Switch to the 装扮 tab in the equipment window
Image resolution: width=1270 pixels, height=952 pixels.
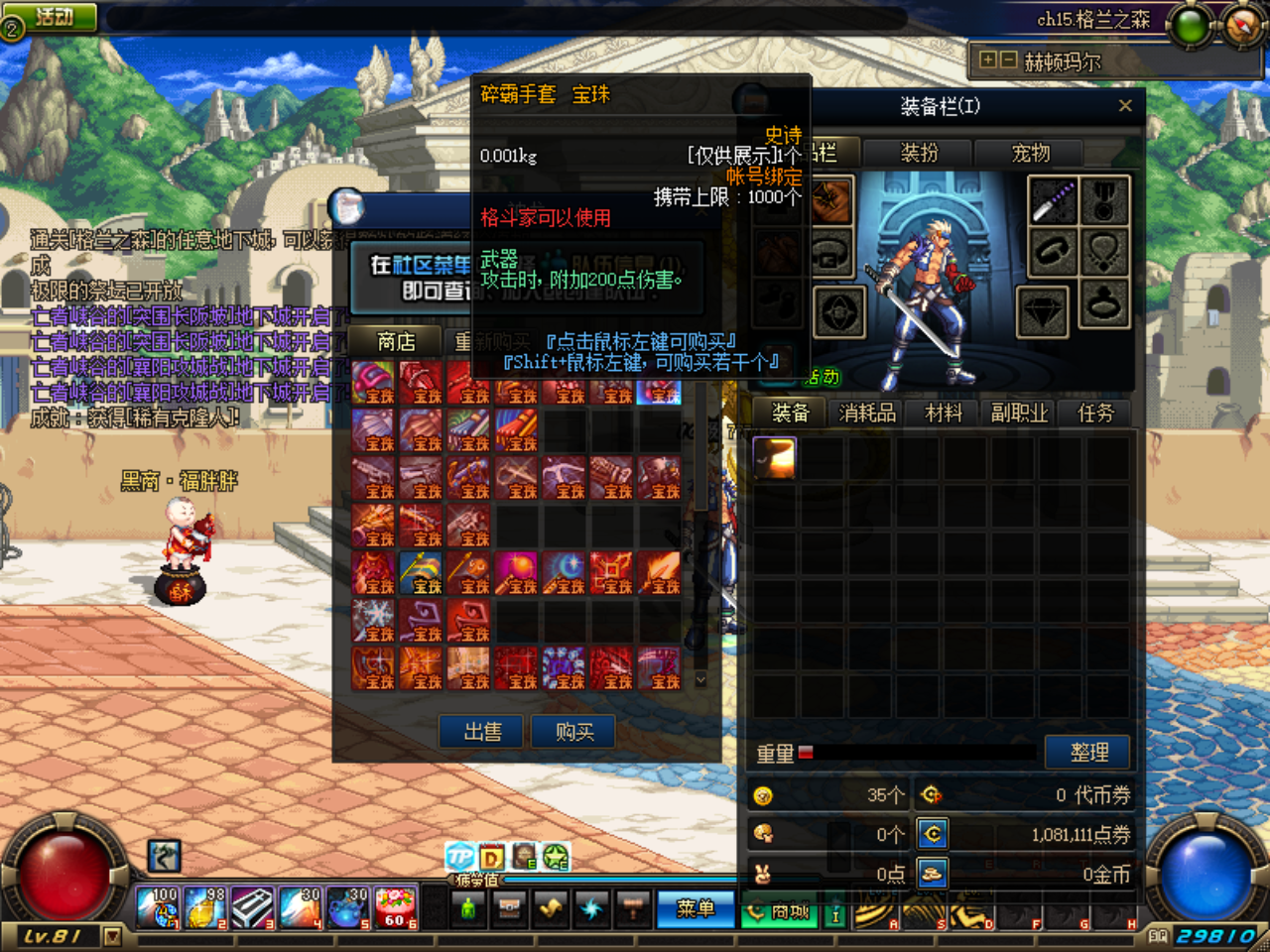pyautogui.click(x=916, y=154)
